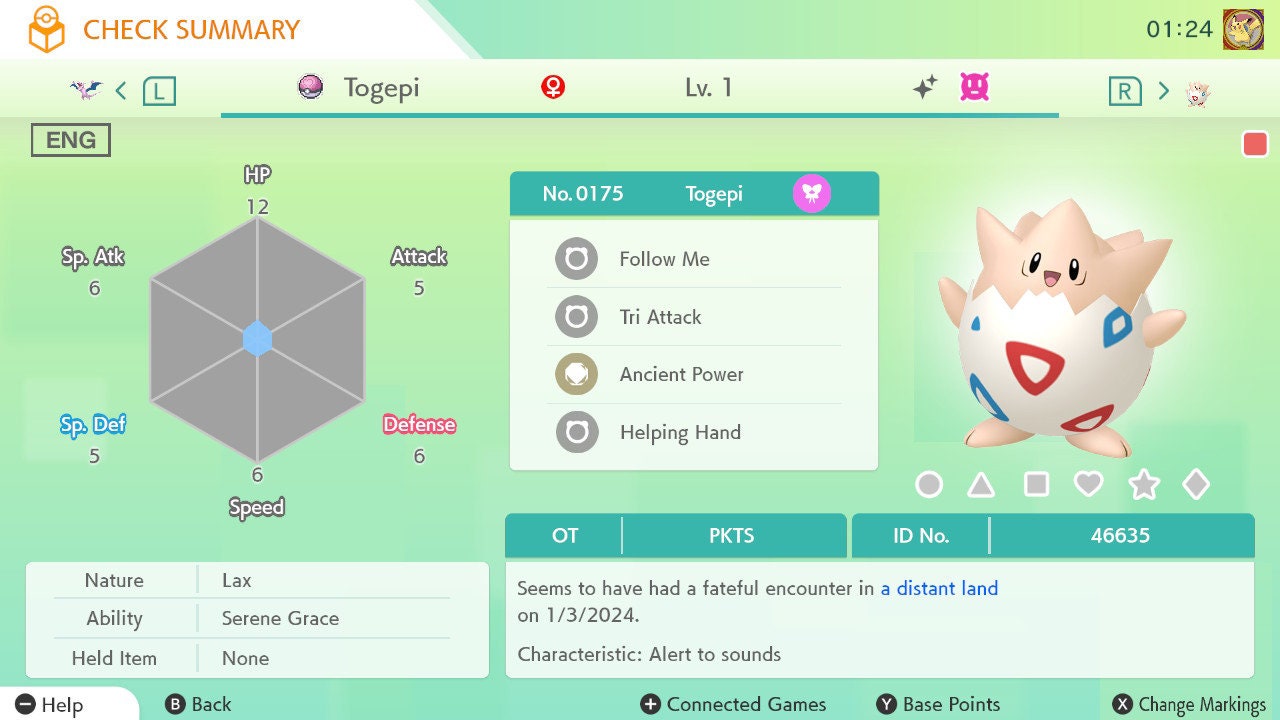Open the Help option
This screenshot has height=720, width=1280.
pos(50,705)
